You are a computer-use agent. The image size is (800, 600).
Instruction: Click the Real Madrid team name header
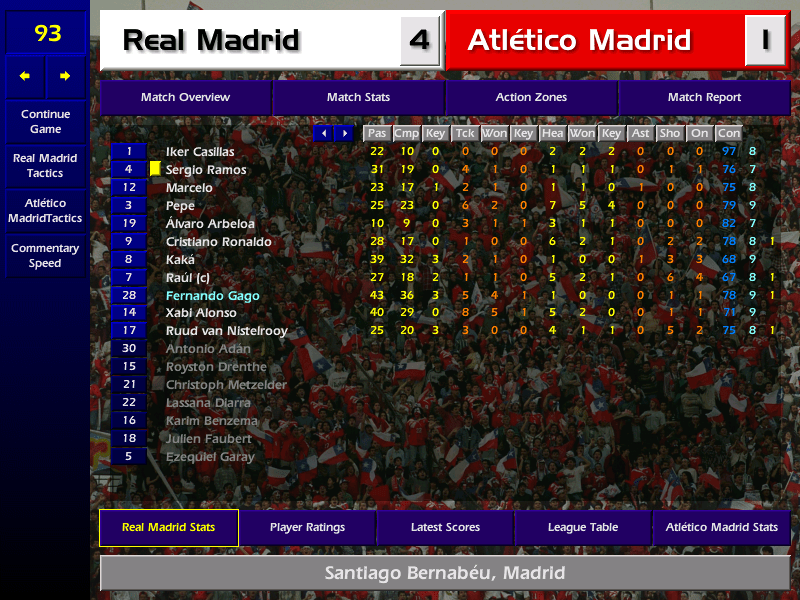pyautogui.click(x=211, y=40)
